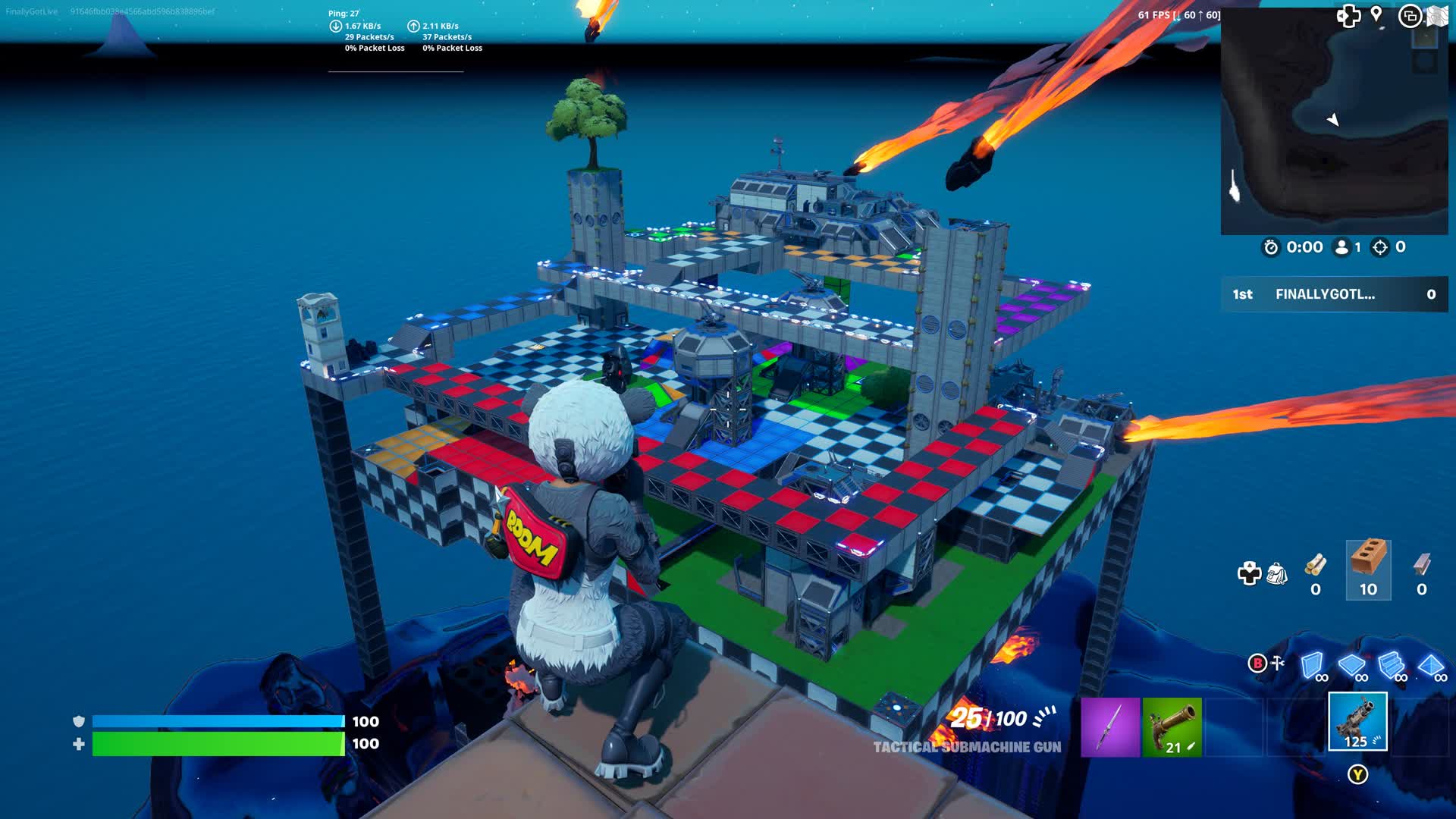Select the floor build piece
This screenshot has height=819, width=1456.
click(1351, 664)
